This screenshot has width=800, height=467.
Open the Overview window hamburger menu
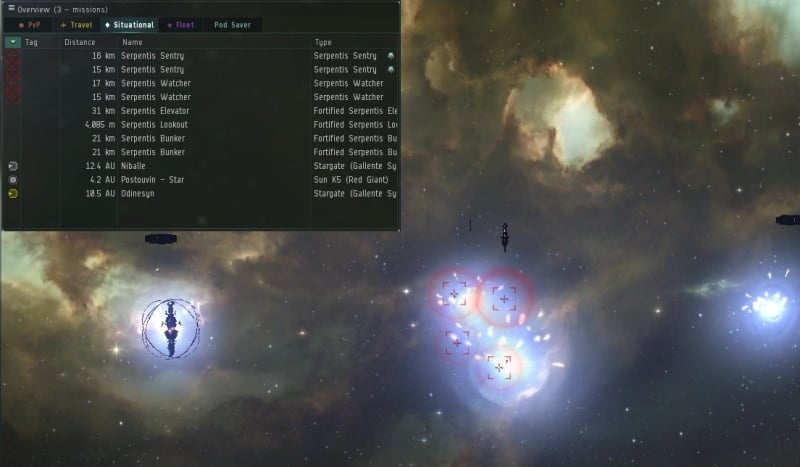(10, 9)
